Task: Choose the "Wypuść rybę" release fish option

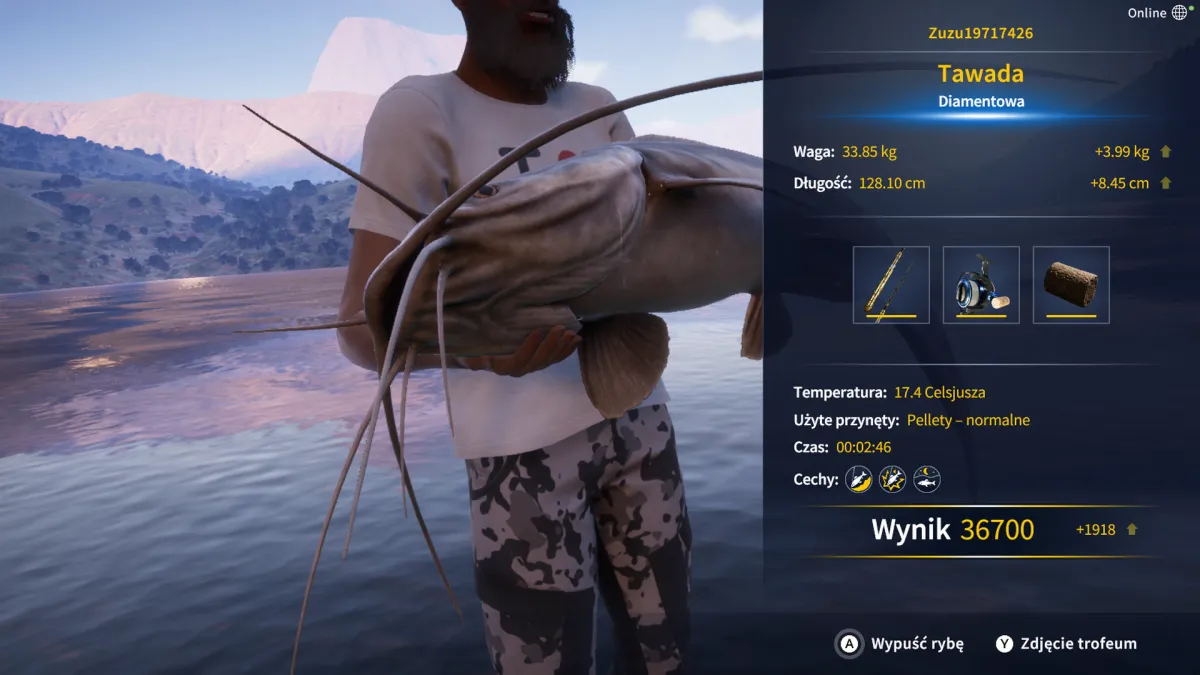Action: (900, 644)
